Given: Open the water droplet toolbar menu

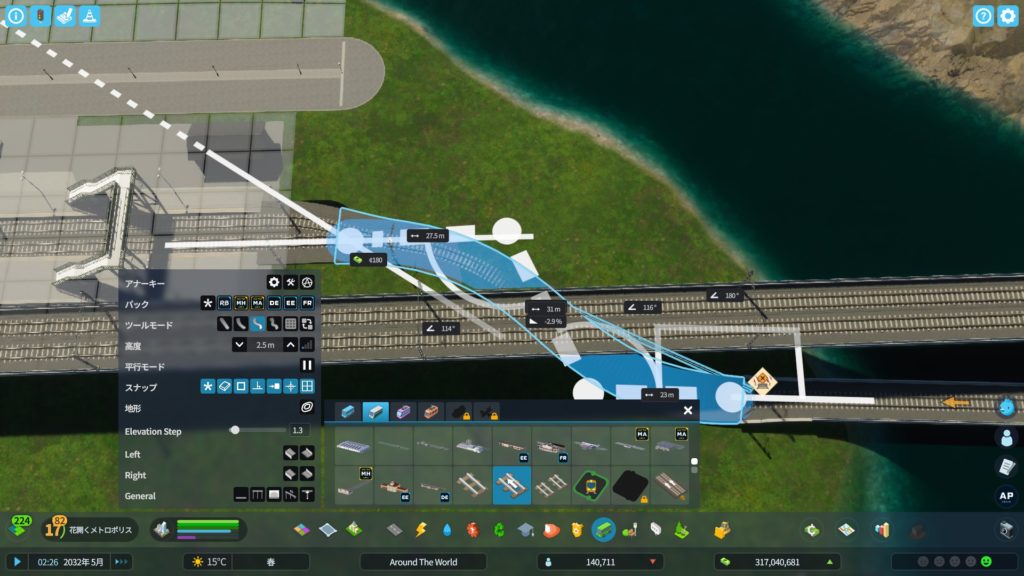Looking at the screenshot, I should pyautogui.click(x=447, y=530).
